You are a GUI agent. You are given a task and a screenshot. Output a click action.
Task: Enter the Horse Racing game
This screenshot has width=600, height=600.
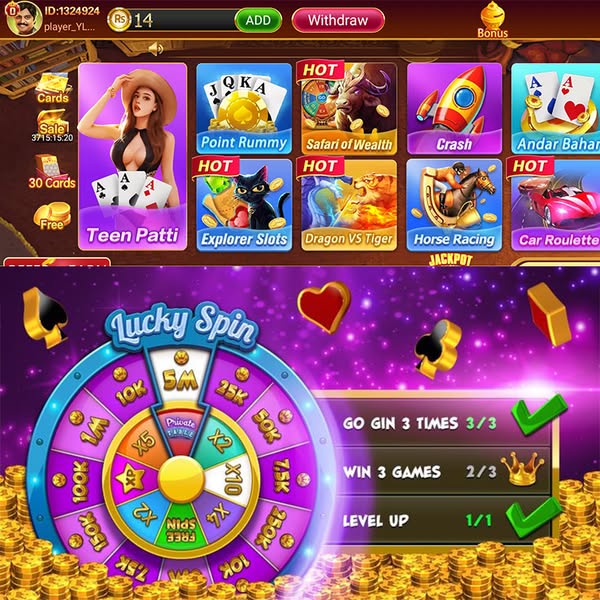tap(454, 204)
